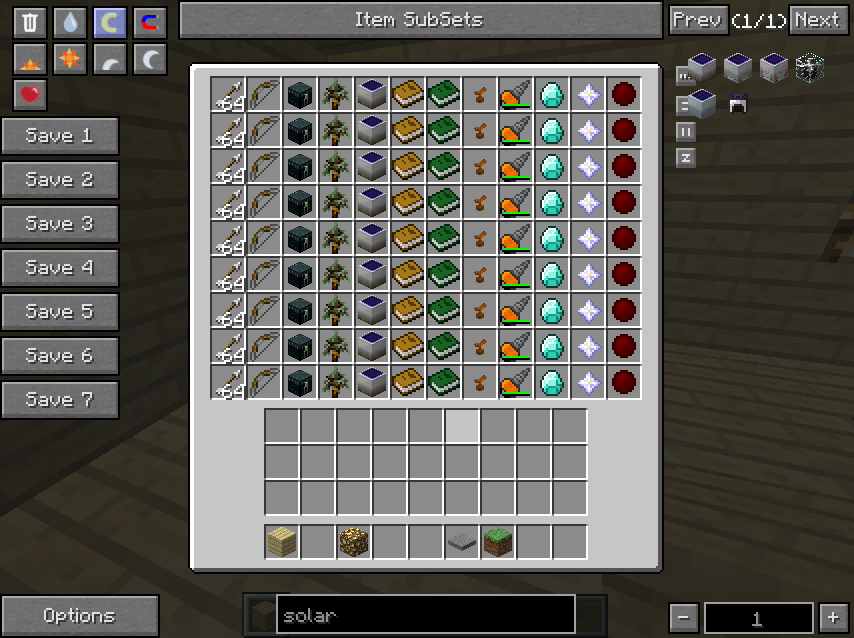The image size is (854, 638).
Task: Select the Save 7 button
Action: 59,400
